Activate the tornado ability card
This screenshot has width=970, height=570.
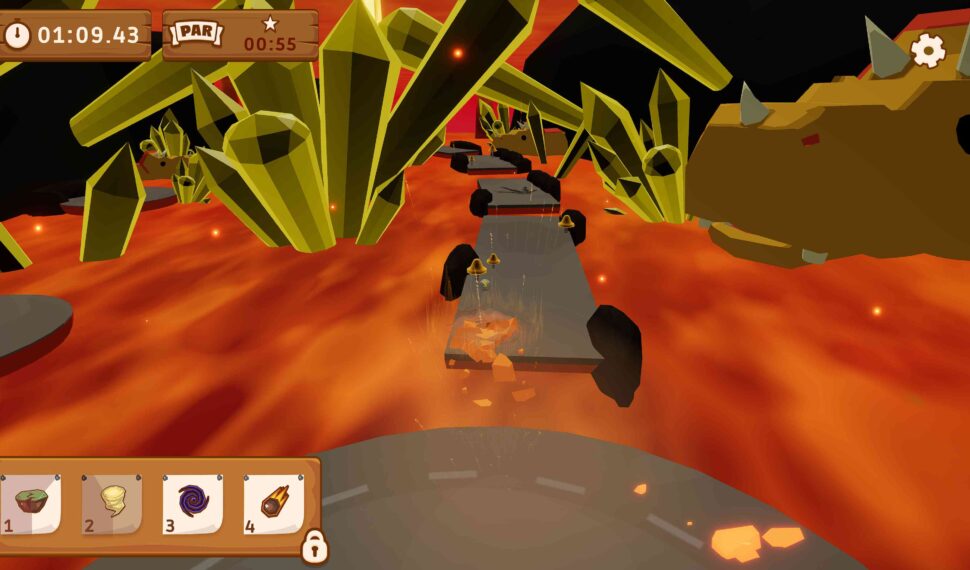click(112, 503)
